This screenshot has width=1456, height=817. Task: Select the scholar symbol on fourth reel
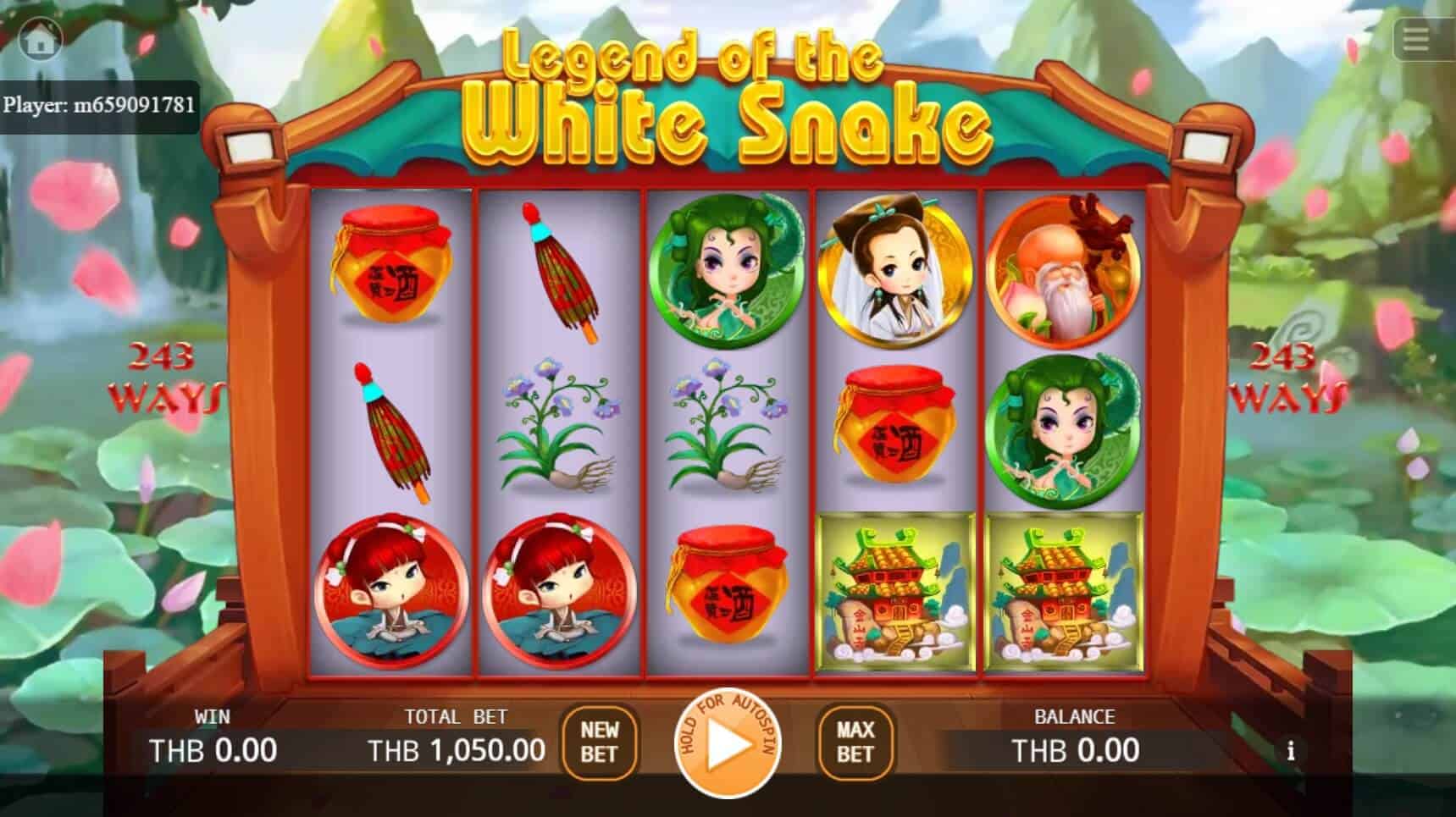coord(892,271)
